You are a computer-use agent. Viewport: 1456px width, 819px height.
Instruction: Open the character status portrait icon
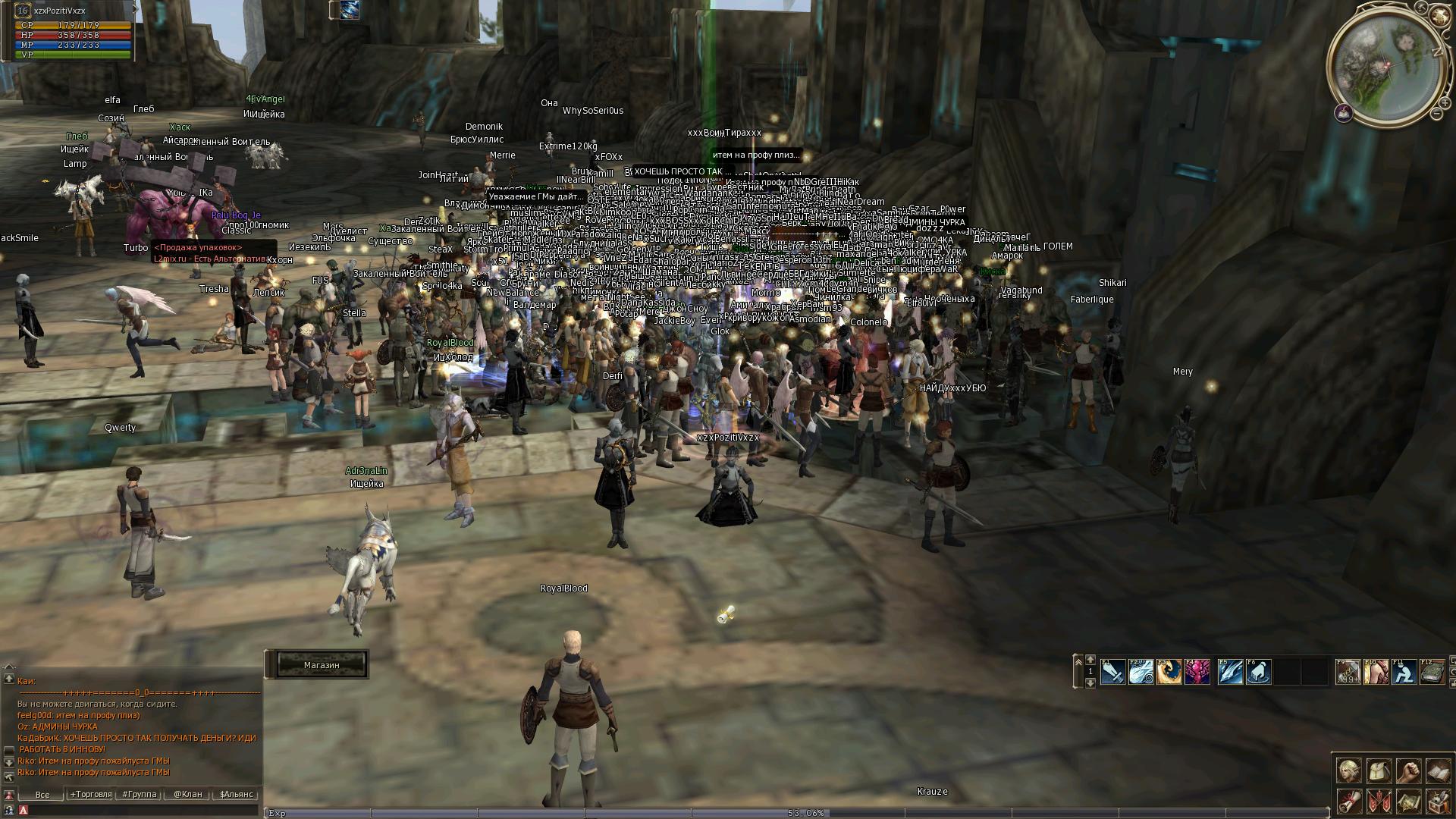[x=1348, y=770]
